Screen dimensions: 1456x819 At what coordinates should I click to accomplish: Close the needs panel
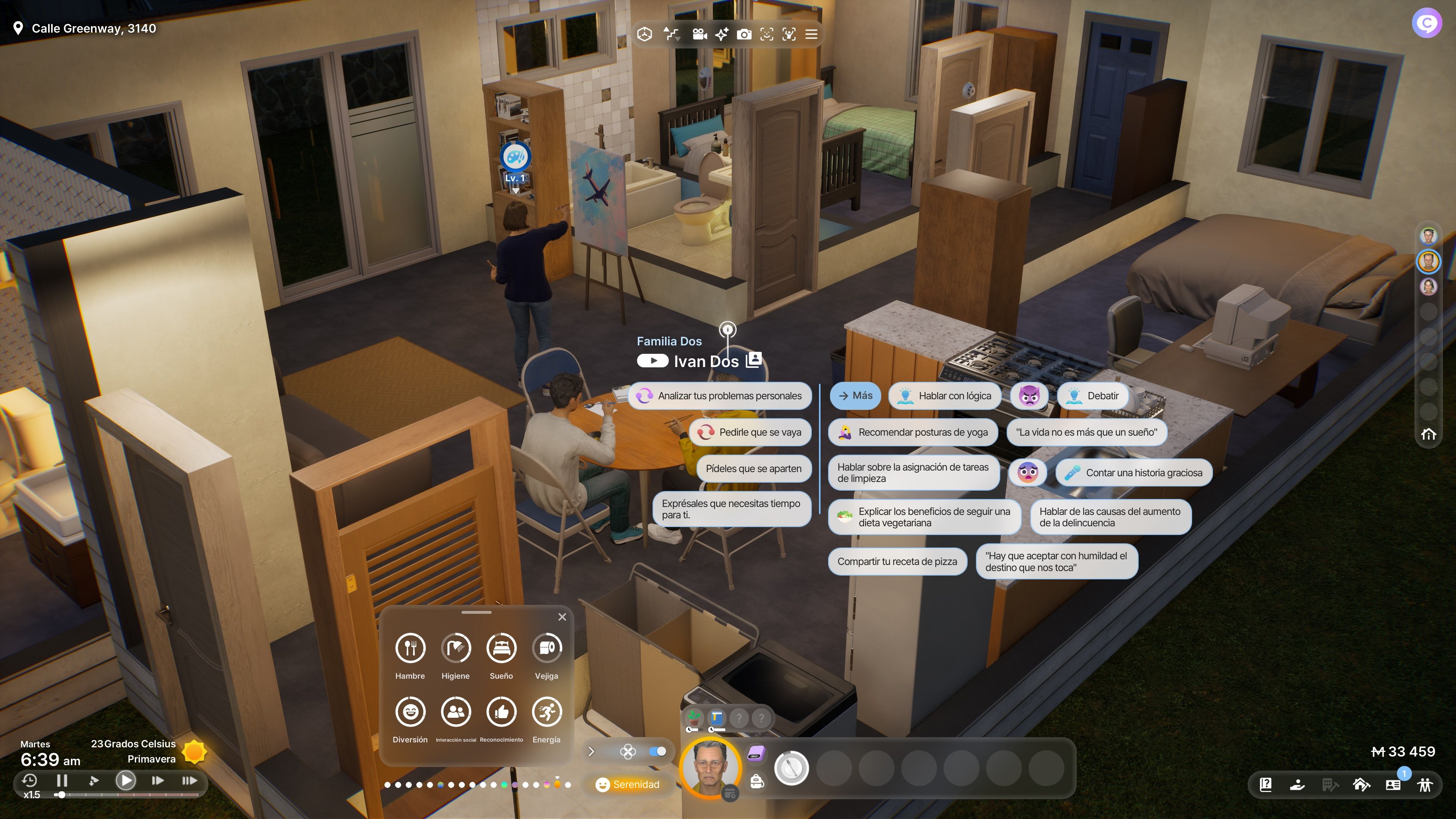562,617
